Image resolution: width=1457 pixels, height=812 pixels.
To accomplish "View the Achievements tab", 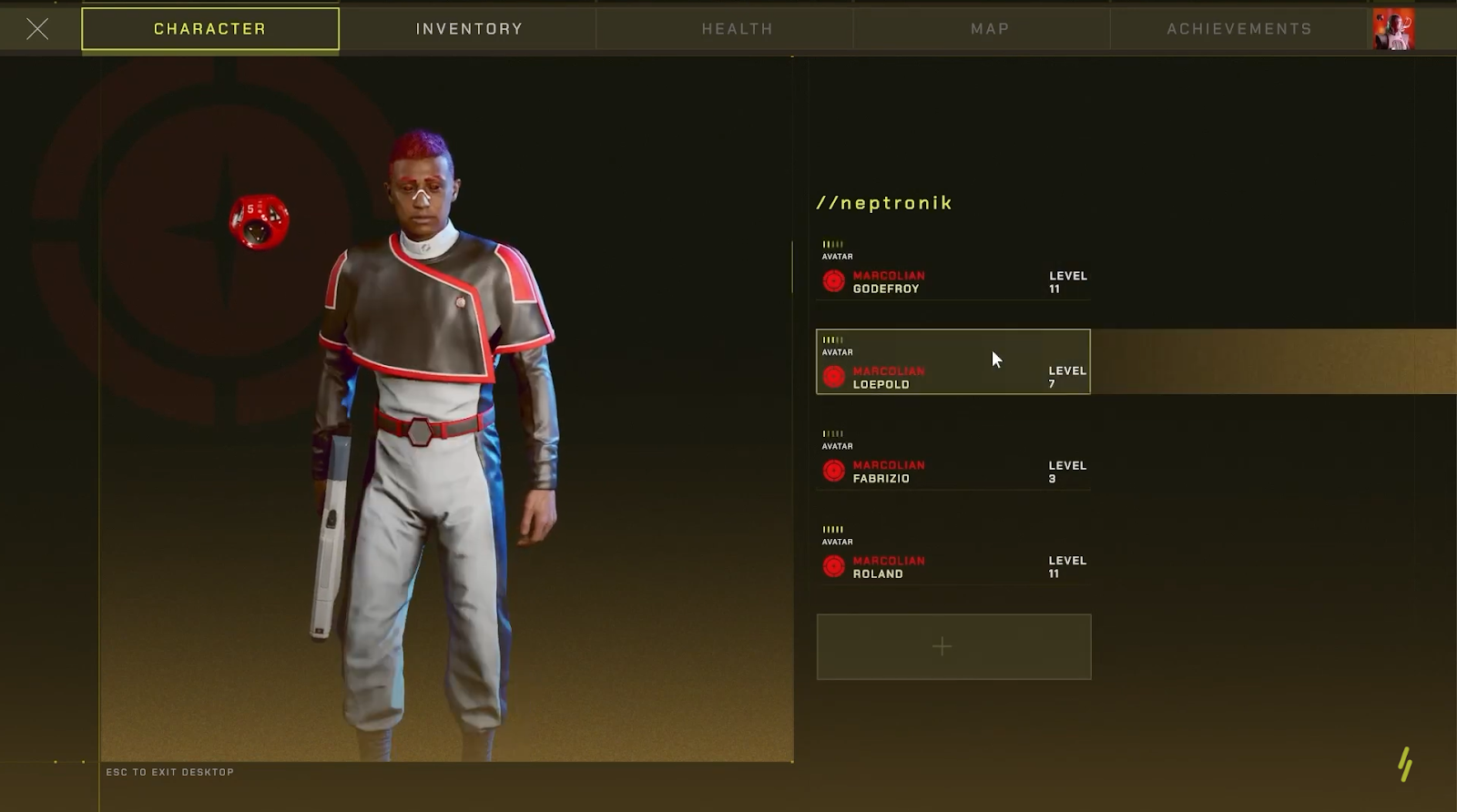I will [x=1239, y=29].
